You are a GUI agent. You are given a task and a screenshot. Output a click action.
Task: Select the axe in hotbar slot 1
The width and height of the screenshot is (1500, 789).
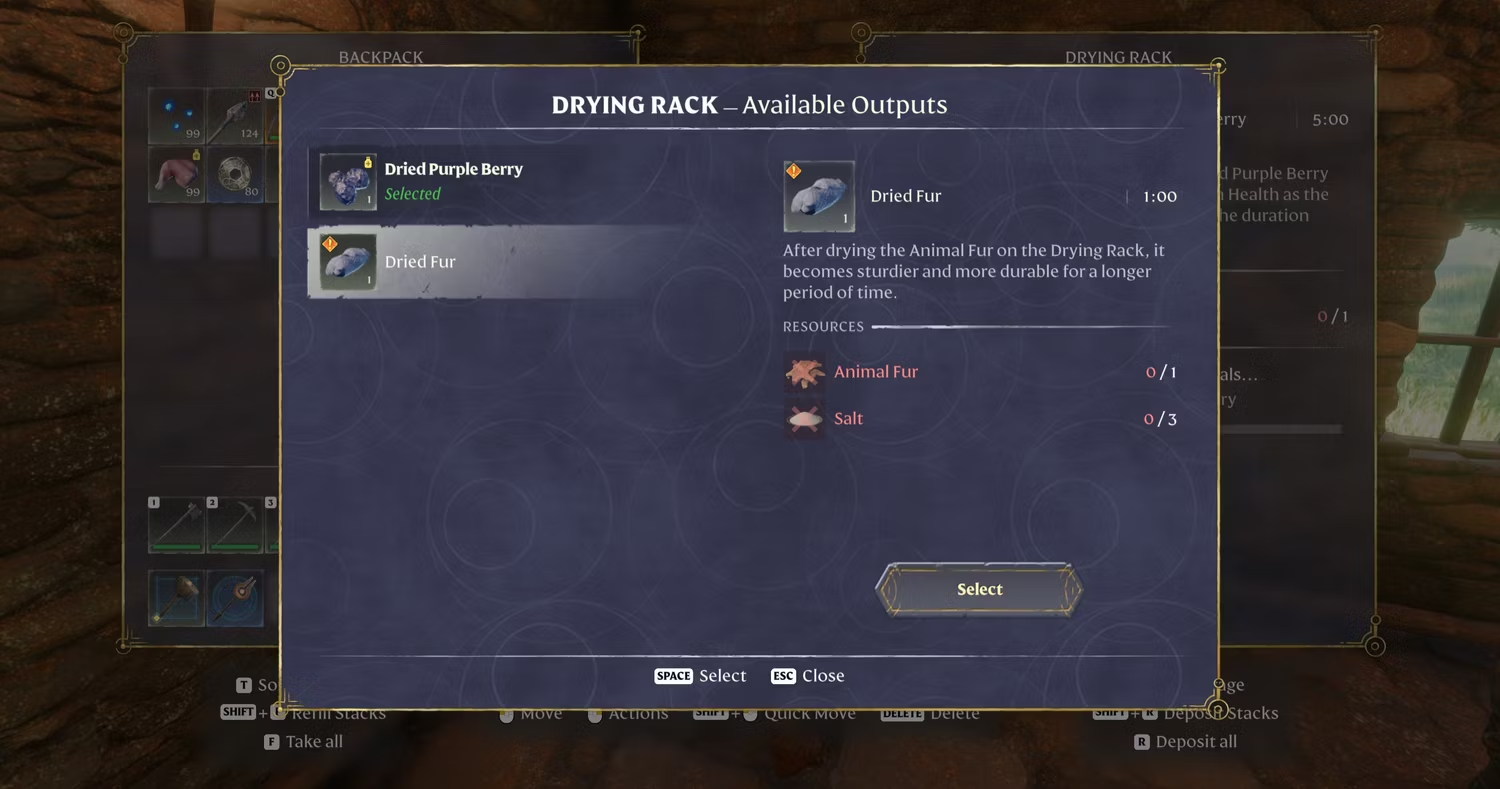coord(177,524)
